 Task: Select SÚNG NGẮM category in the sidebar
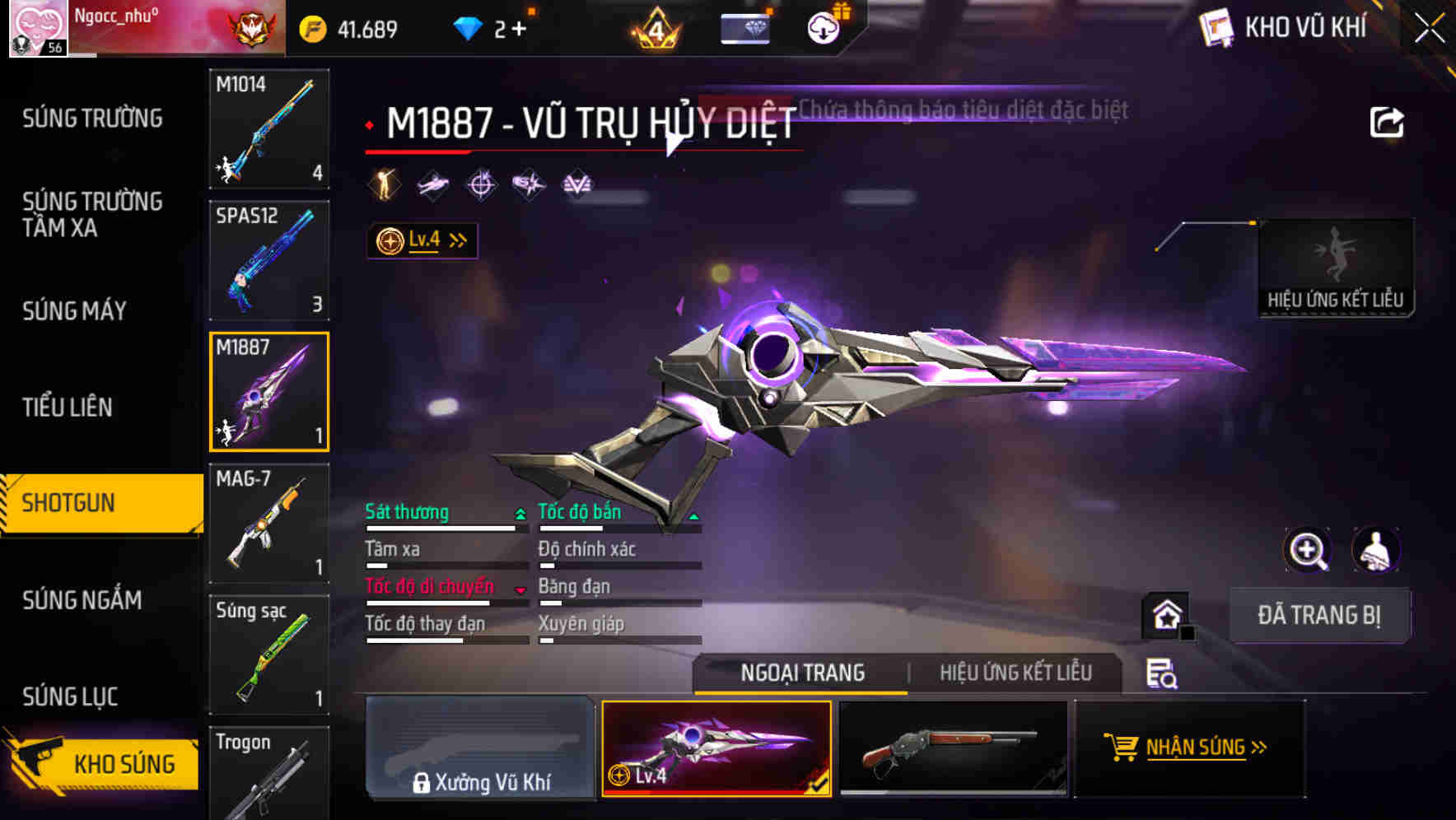click(82, 600)
